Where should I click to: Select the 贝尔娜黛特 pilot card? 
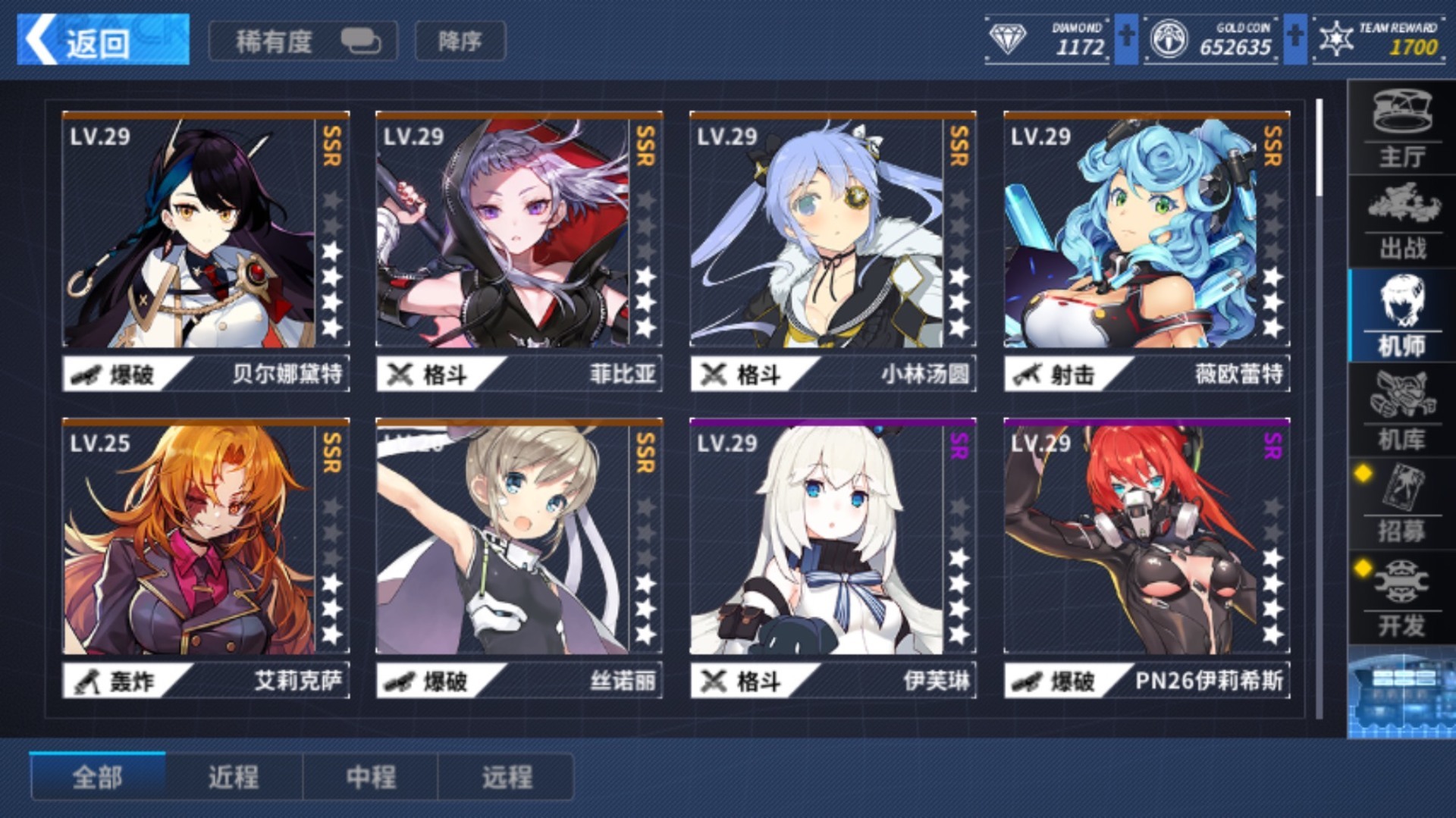tap(206, 250)
